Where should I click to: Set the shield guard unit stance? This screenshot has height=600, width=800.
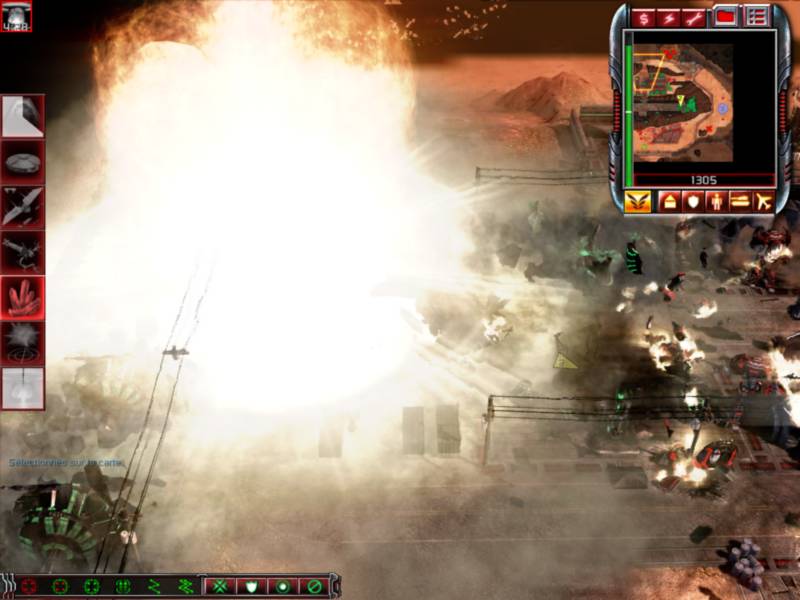252,585
